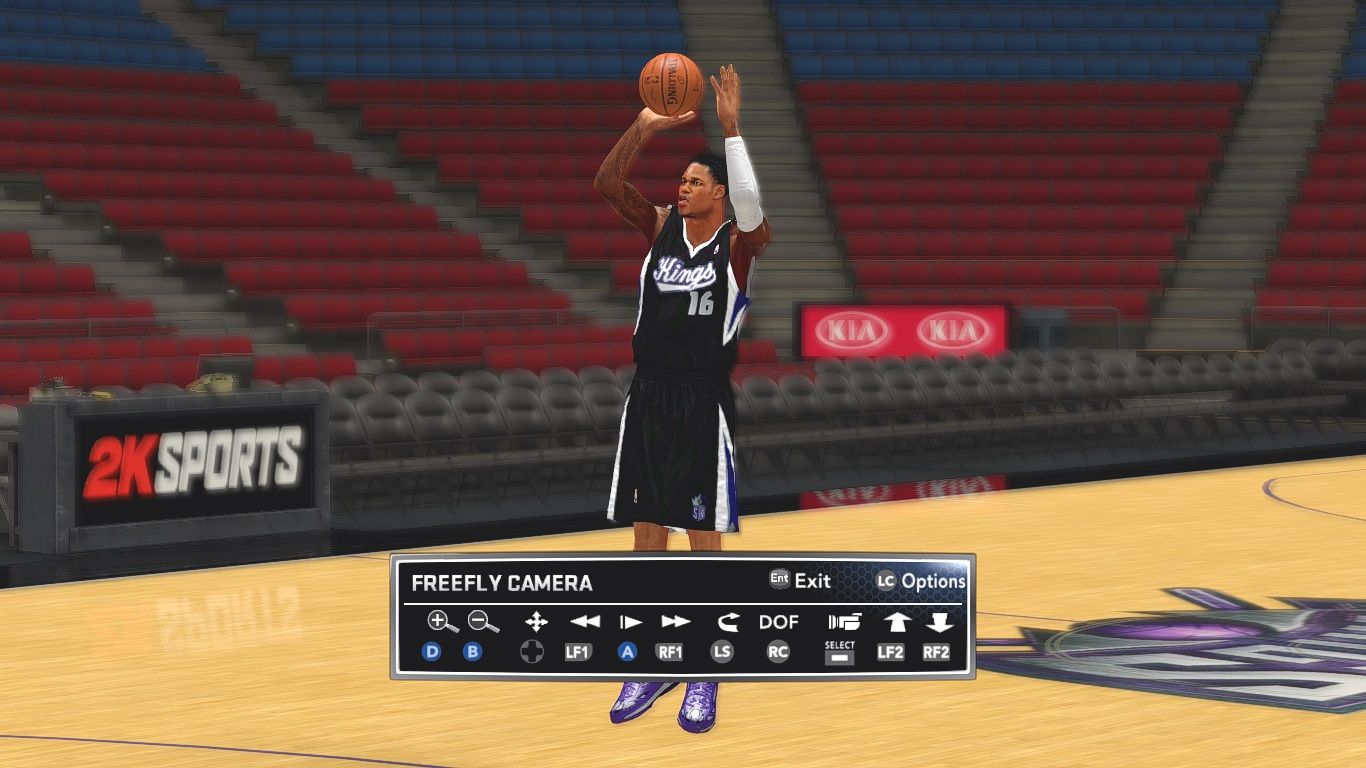This screenshot has width=1366, height=768.
Task: Select the four-way move camera icon
Action: click(x=536, y=622)
